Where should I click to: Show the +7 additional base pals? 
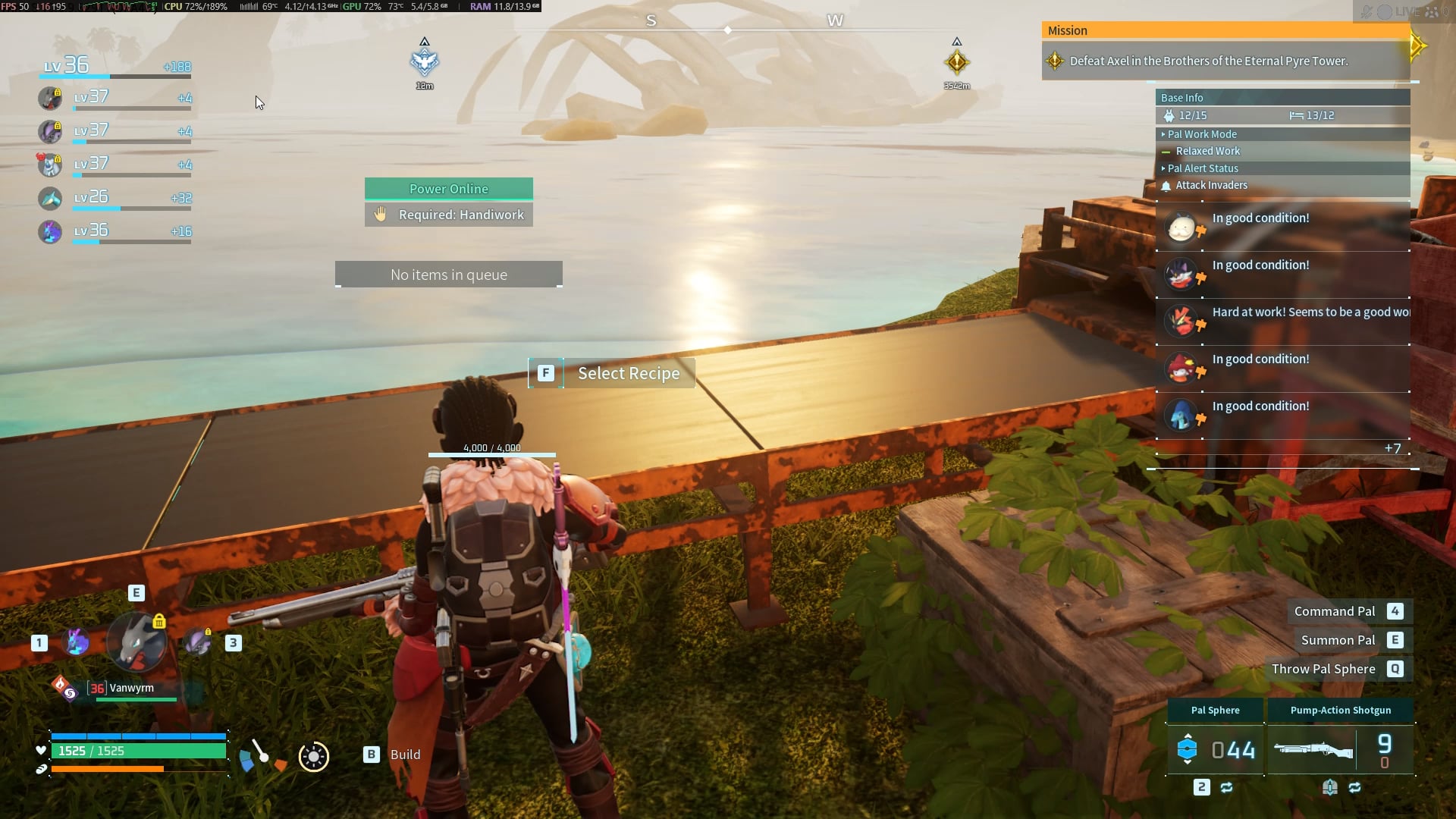[1392, 448]
